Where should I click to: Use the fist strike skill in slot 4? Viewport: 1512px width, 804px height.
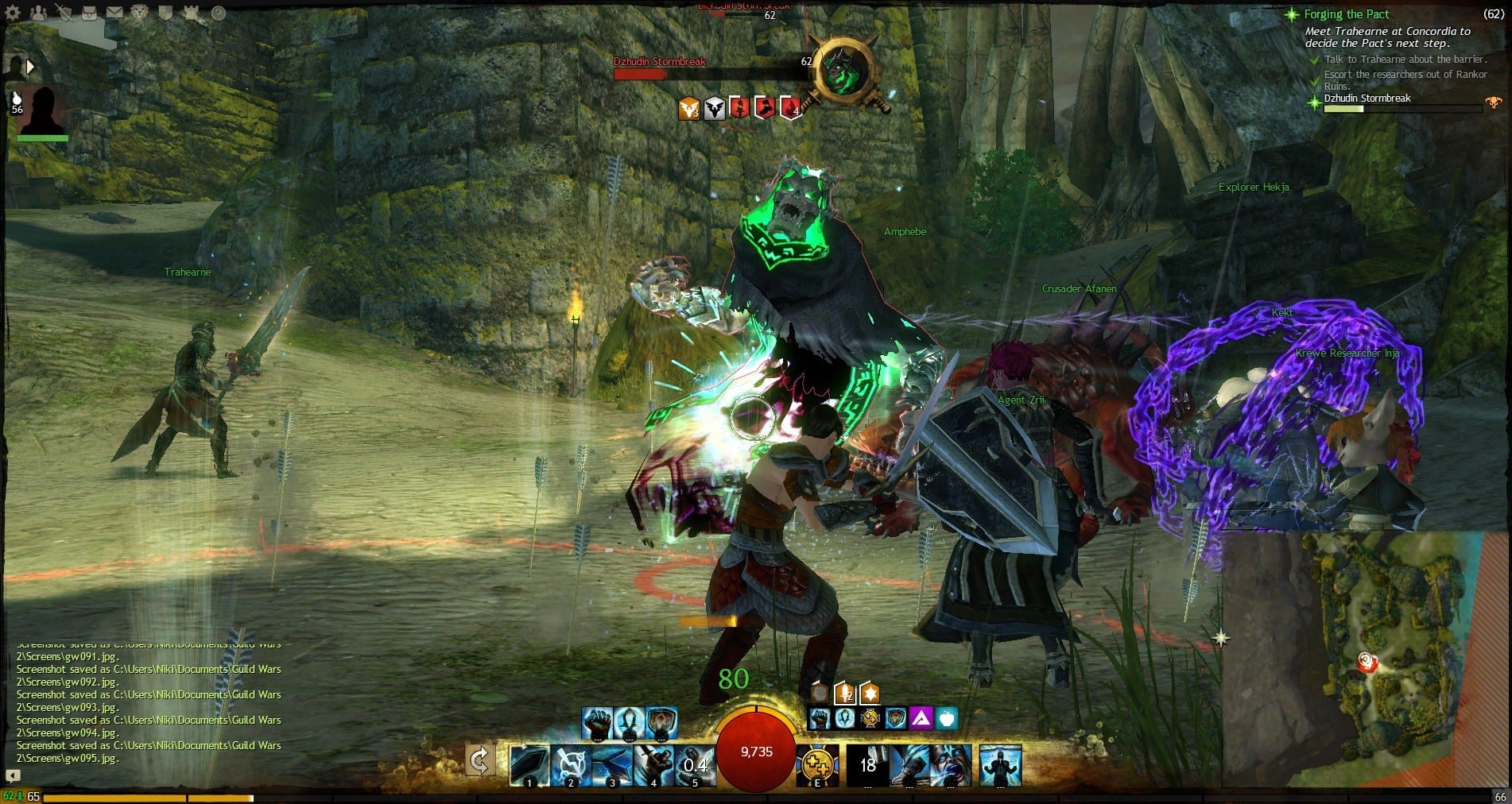pos(653,764)
